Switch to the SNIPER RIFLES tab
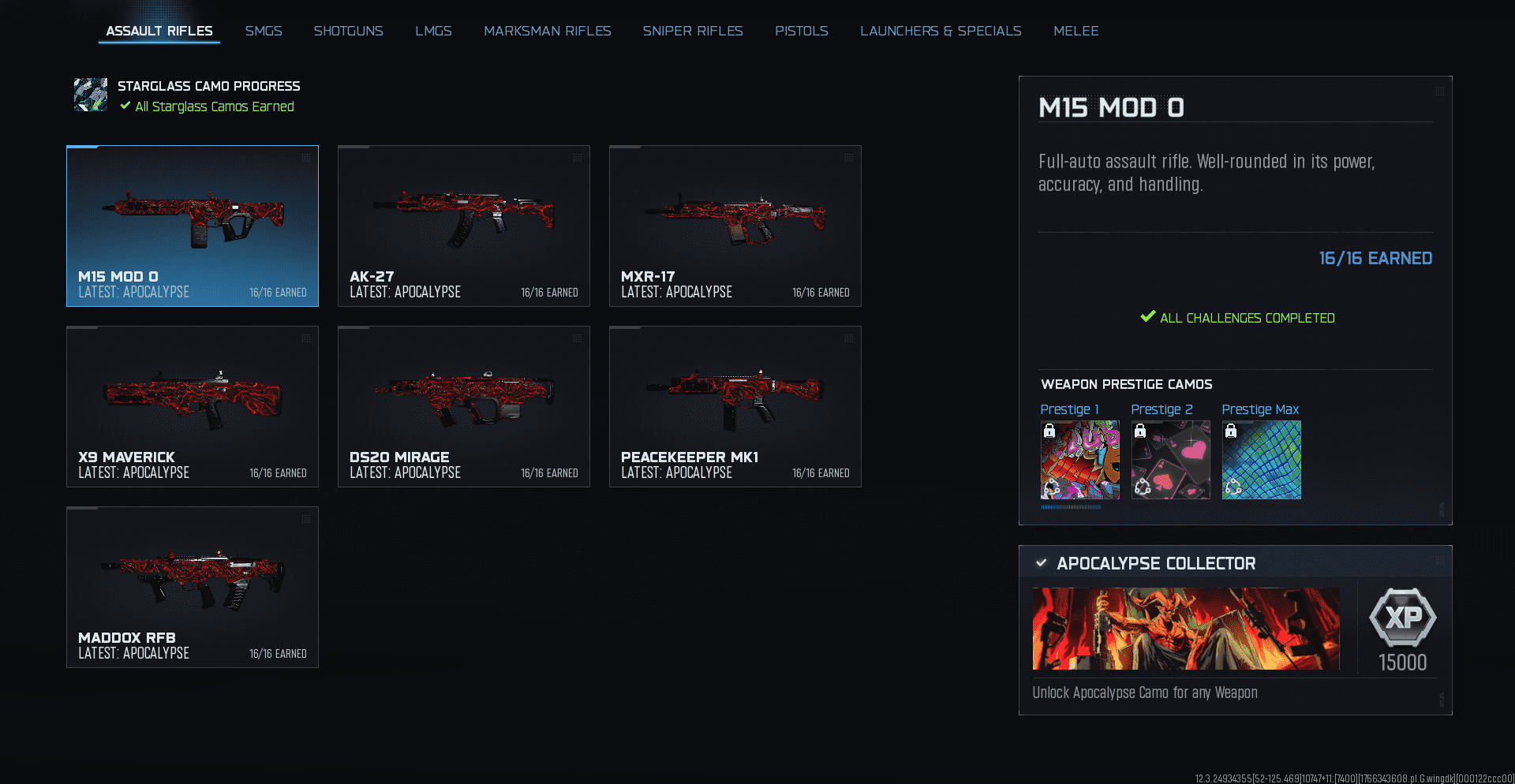1515x784 pixels. (693, 31)
